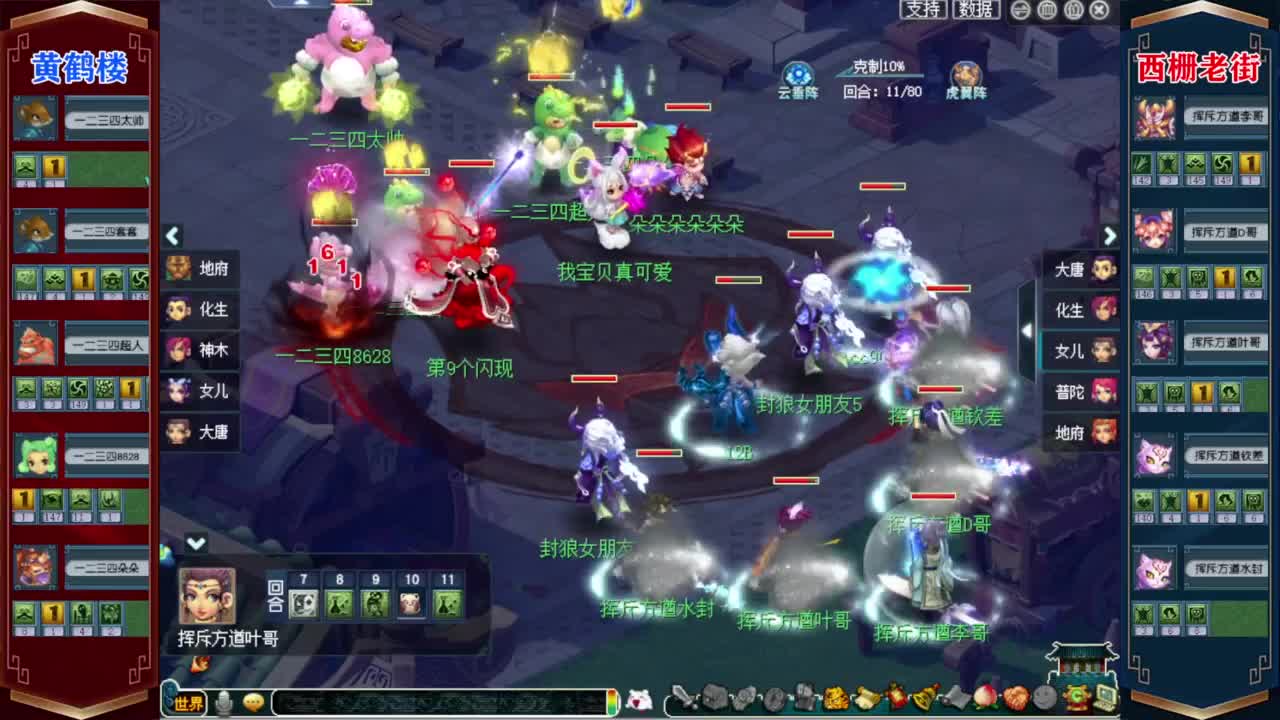The image size is (1280, 720).
Task: Open the emoji face icon beside the chat input
Action: click(x=252, y=703)
